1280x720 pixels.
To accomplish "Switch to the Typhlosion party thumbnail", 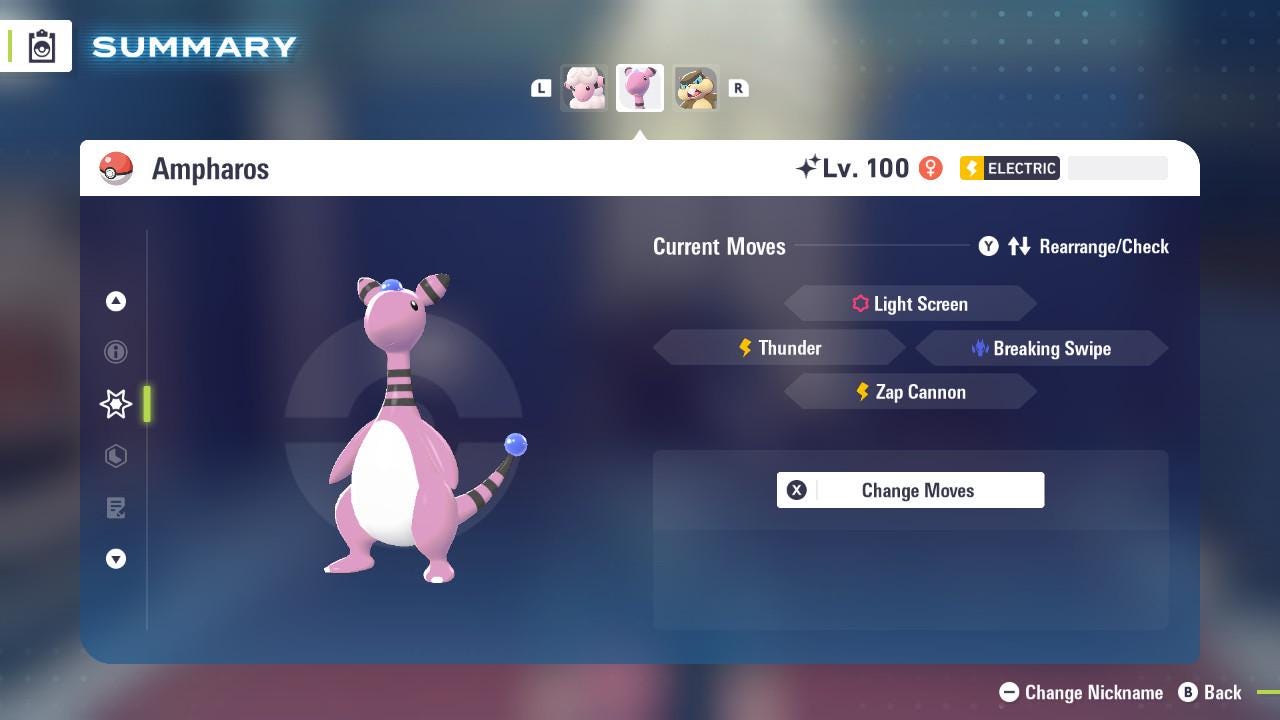I will [696, 88].
